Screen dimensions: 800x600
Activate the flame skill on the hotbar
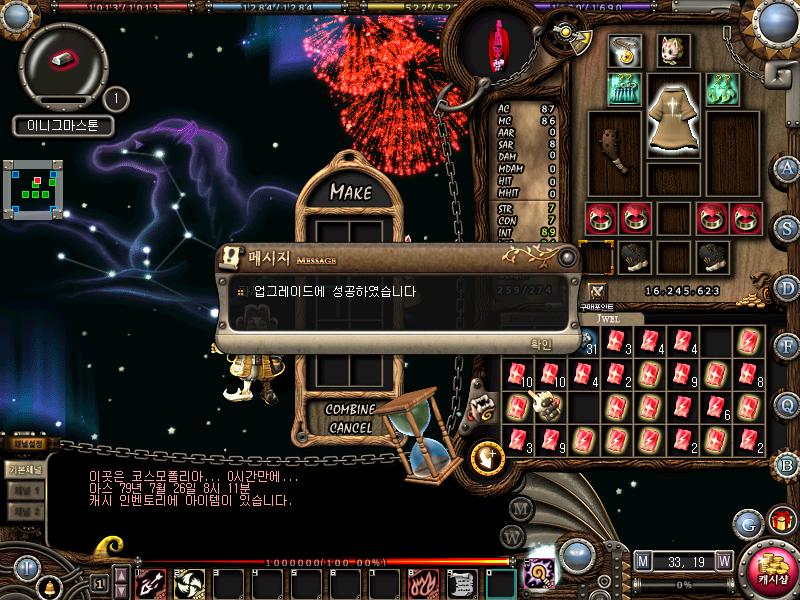click(424, 582)
